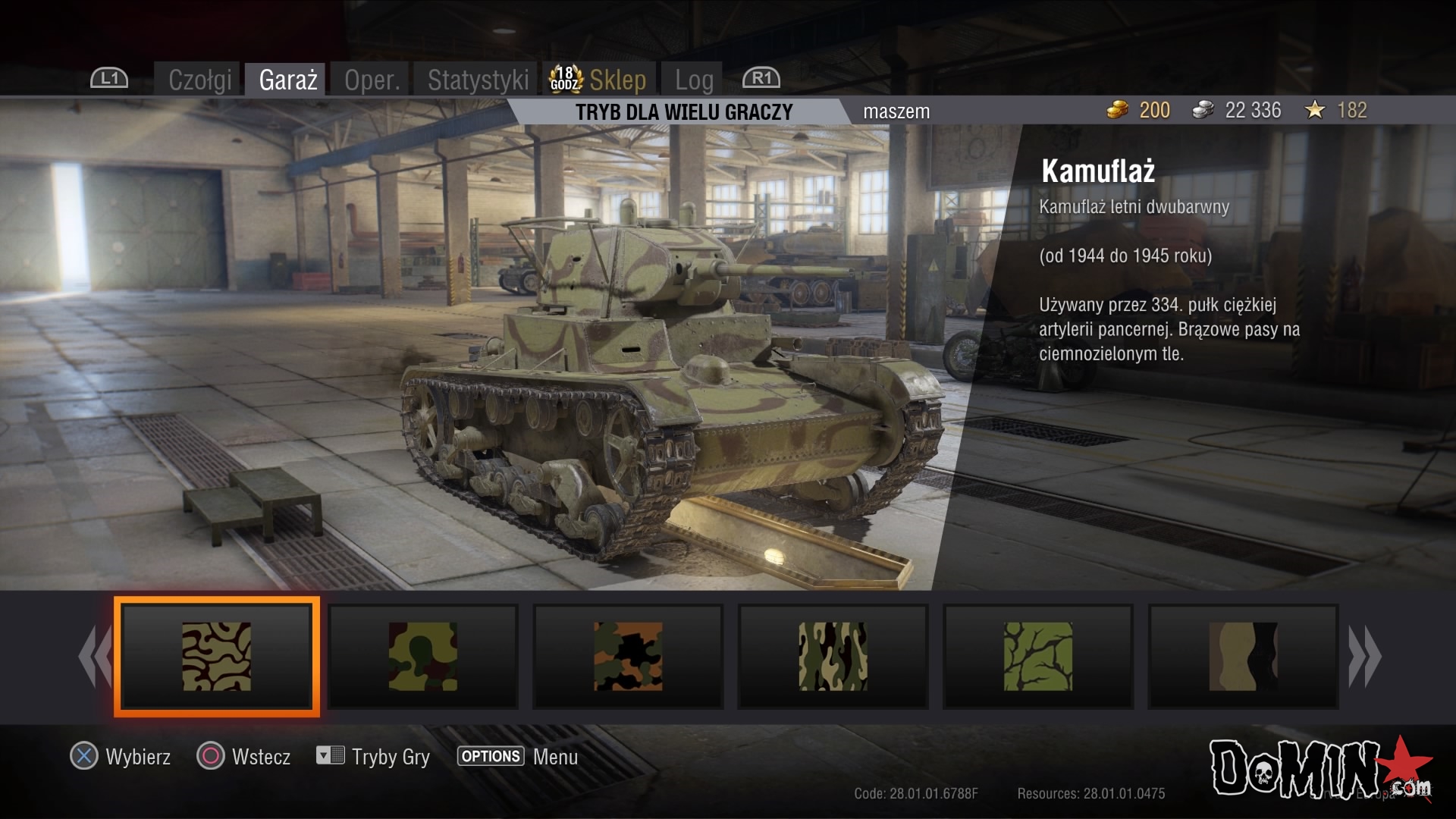Switch to the Czołgi tab
This screenshot has width=1456, height=819.
click(199, 80)
